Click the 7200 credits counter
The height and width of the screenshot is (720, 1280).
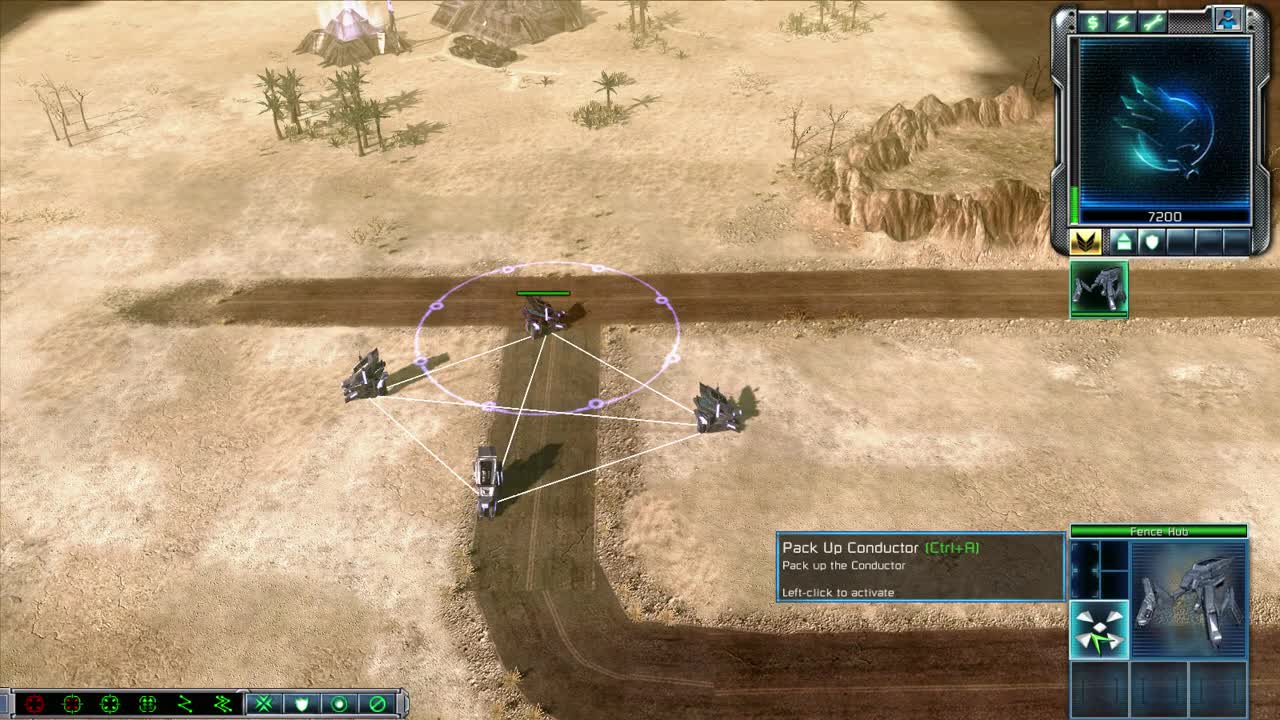coord(1165,213)
